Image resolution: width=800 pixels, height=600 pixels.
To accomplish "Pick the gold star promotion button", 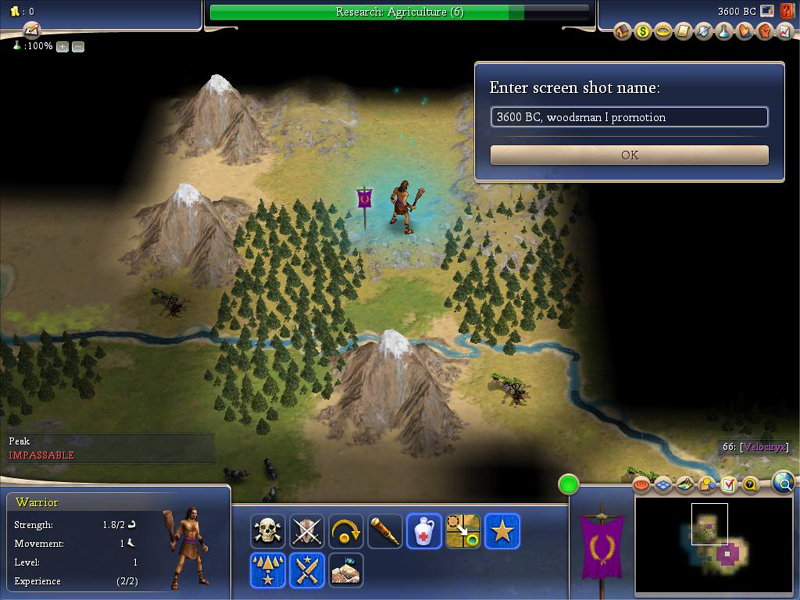I will [502, 531].
